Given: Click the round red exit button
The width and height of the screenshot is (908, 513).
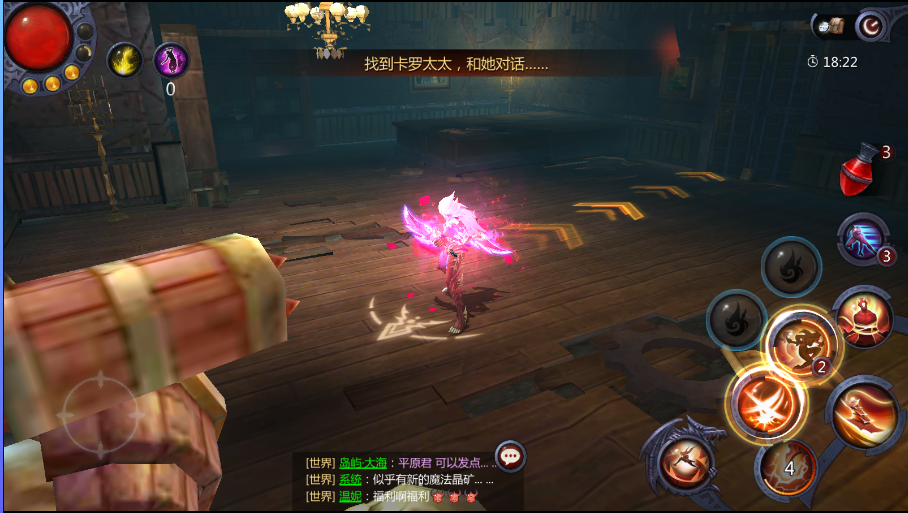Looking at the screenshot, I should (x=872, y=25).
